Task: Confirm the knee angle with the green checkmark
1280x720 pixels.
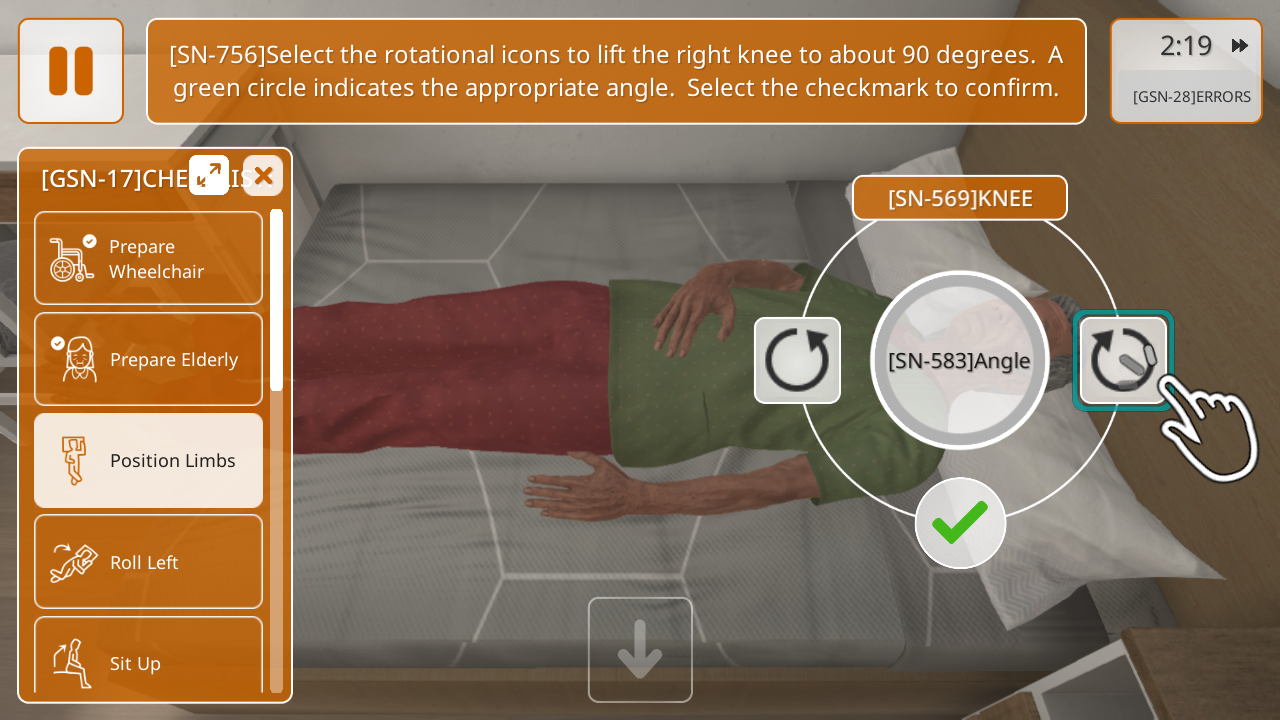Action: (x=960, y=523)
